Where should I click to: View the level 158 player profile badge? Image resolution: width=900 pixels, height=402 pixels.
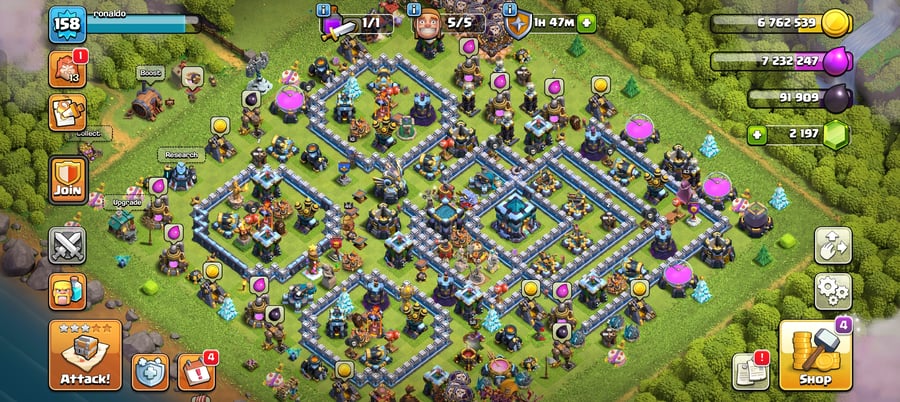click(x=67, y=24)
